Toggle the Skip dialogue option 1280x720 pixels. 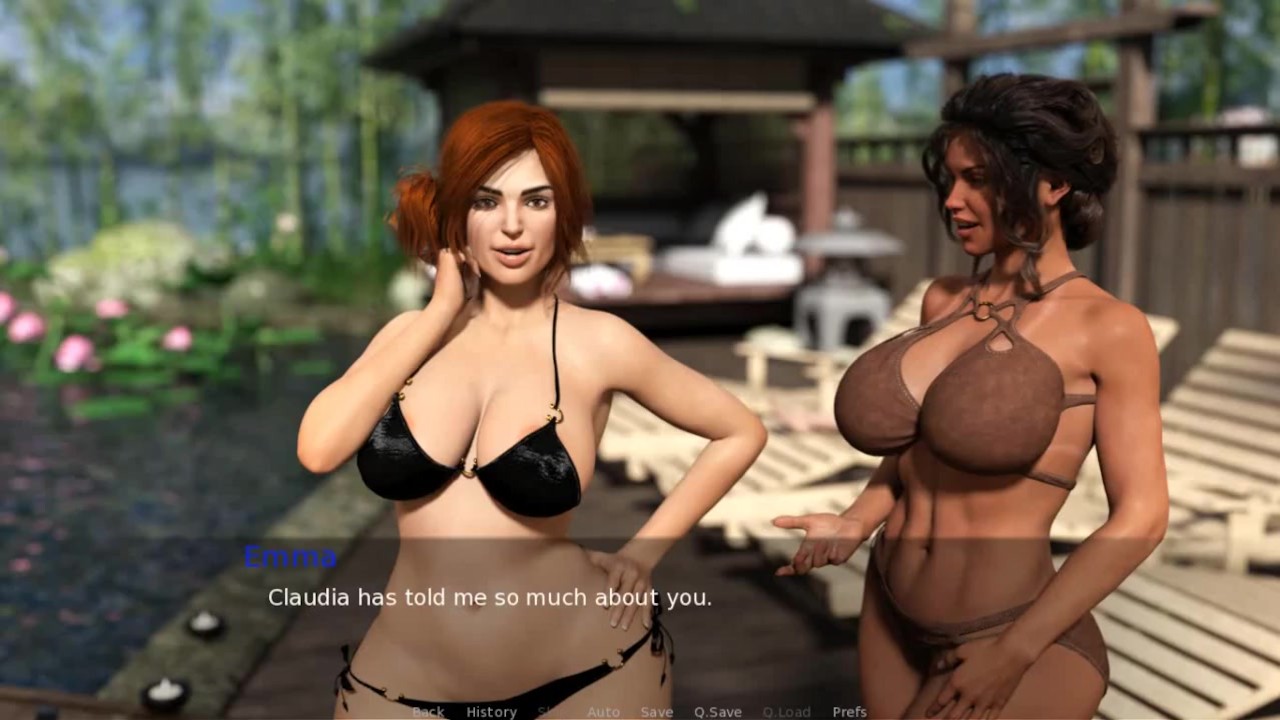(551, 712)
